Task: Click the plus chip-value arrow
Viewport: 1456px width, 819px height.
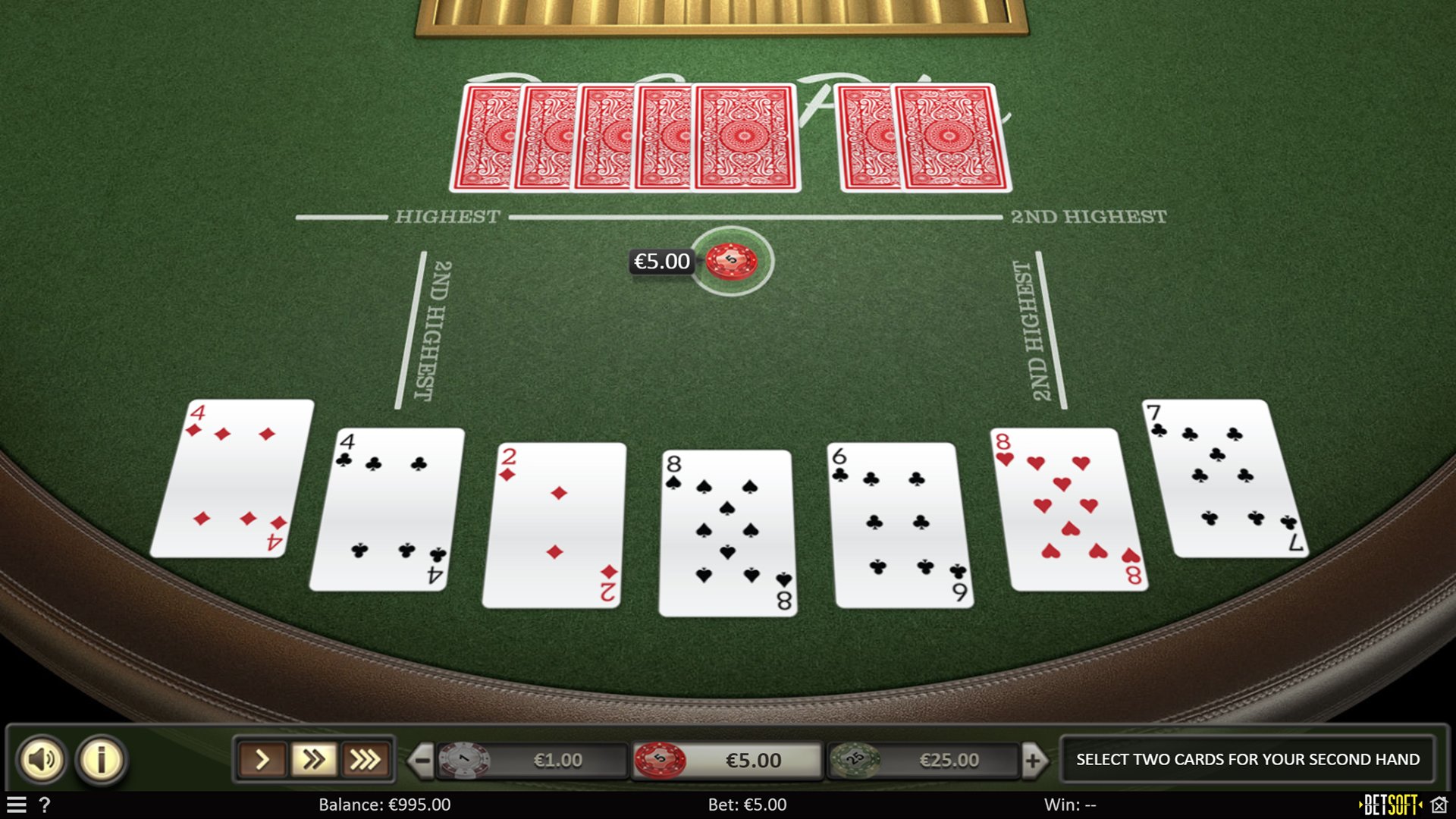Action: coord(1033,760)
